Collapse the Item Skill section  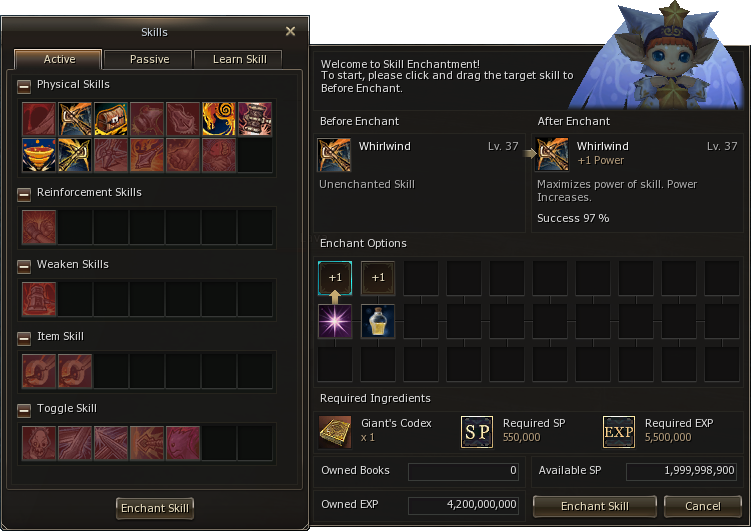(x=24, y=337)
